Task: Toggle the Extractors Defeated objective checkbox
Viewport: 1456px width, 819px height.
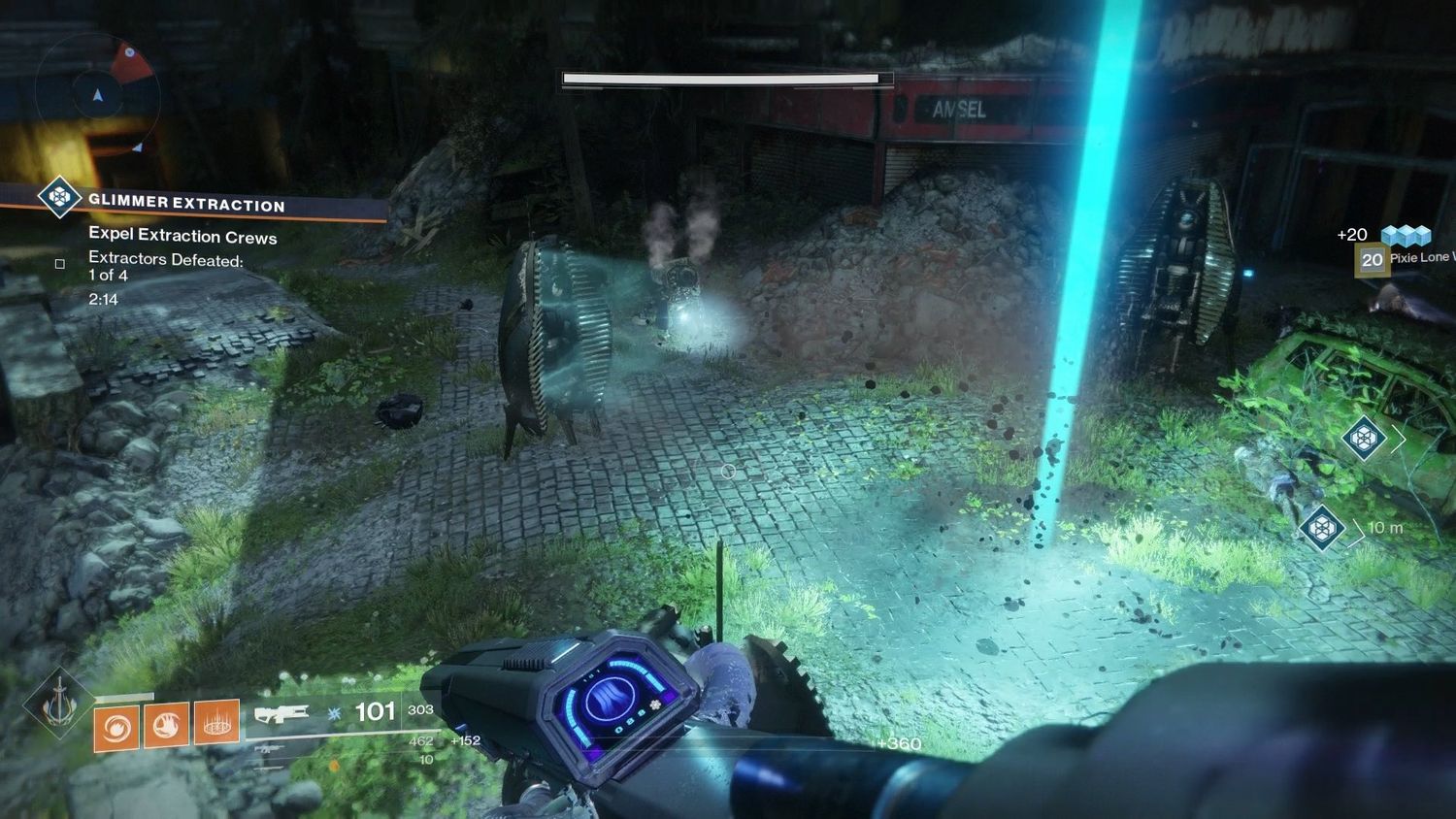Action: tap(60, 264)
